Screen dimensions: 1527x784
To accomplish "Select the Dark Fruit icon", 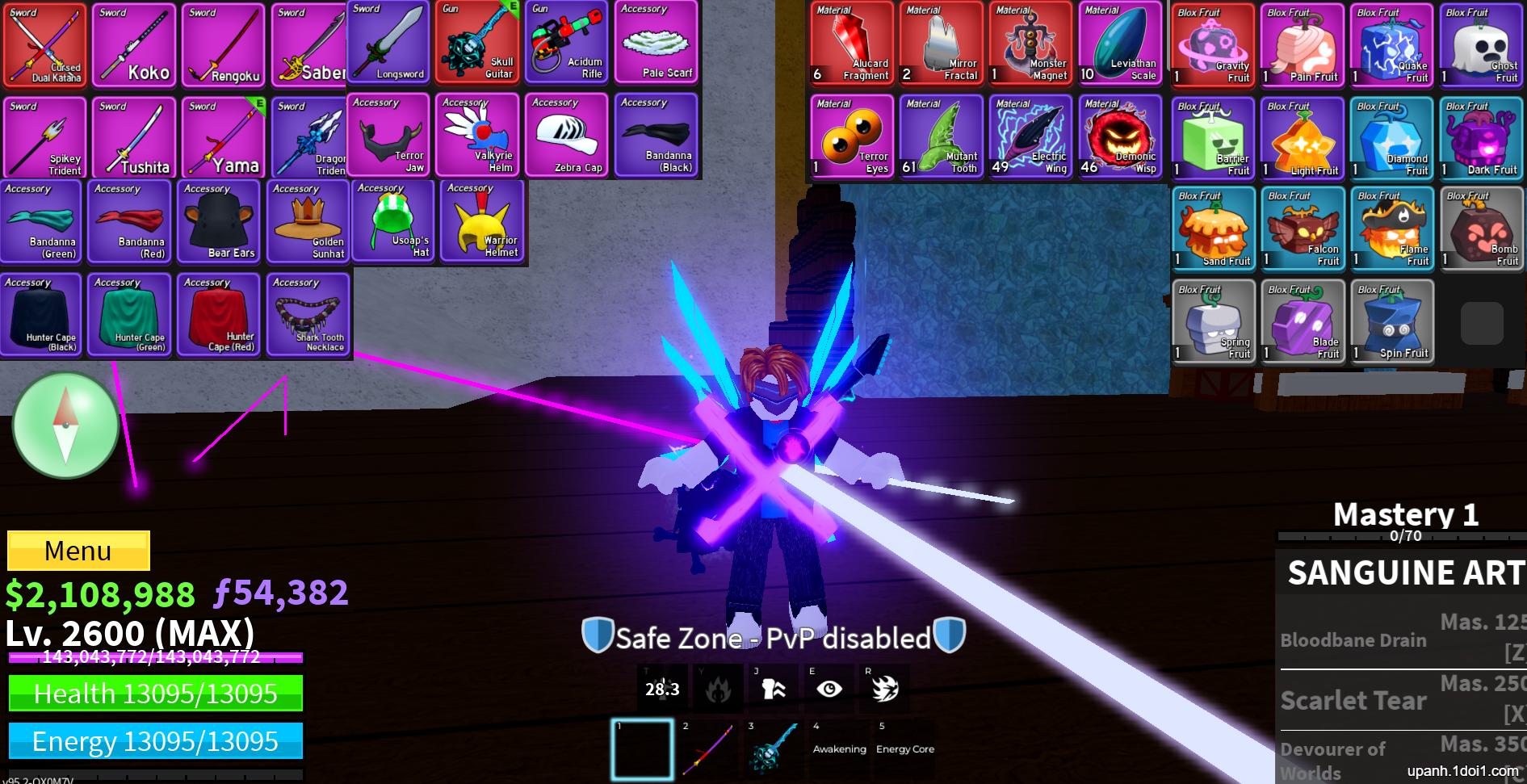I will [x=1482, y=137].
